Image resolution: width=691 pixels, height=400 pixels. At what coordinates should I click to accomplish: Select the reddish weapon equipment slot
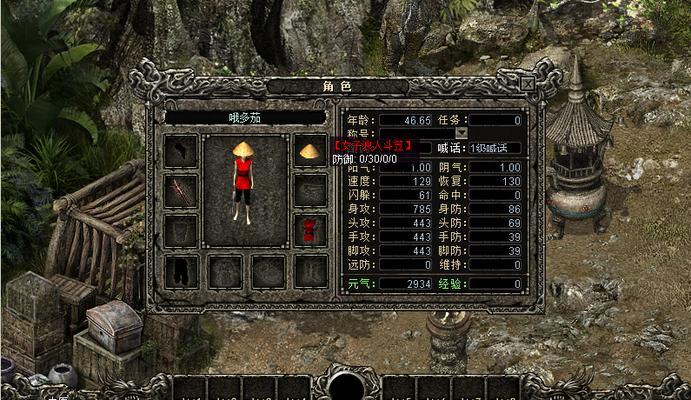181,190
